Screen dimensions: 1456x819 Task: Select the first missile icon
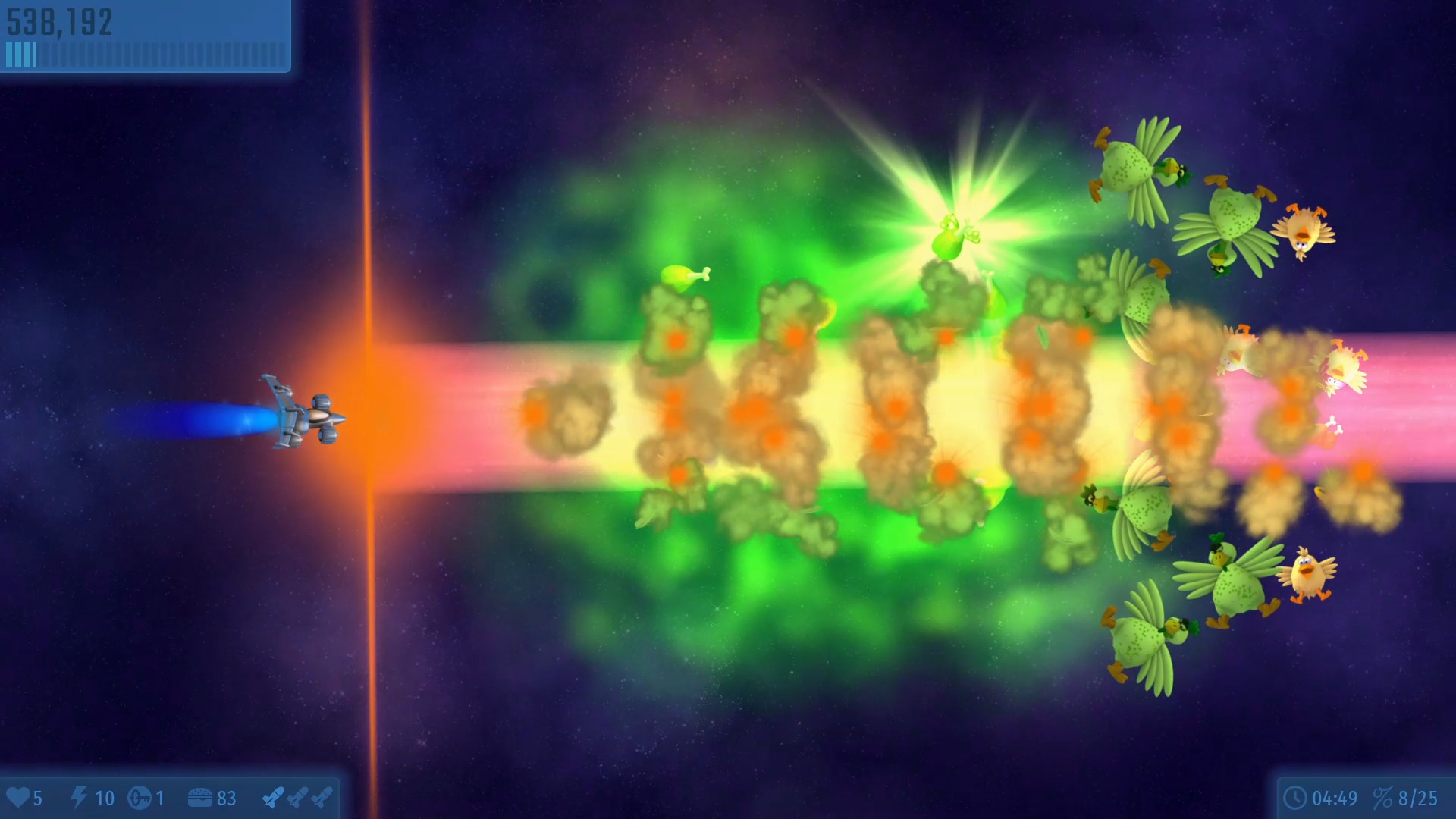(274, 798)
